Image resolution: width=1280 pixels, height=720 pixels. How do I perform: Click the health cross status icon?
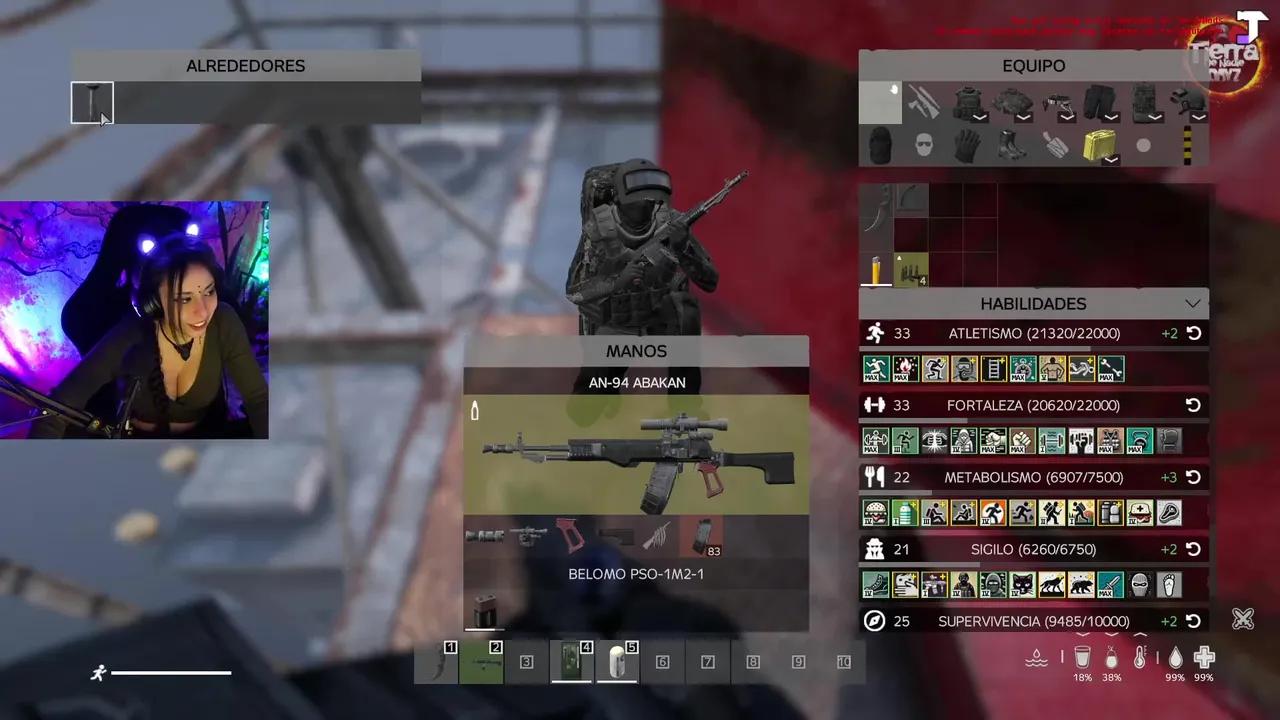pyautogui.click(x=1203, y=657)
